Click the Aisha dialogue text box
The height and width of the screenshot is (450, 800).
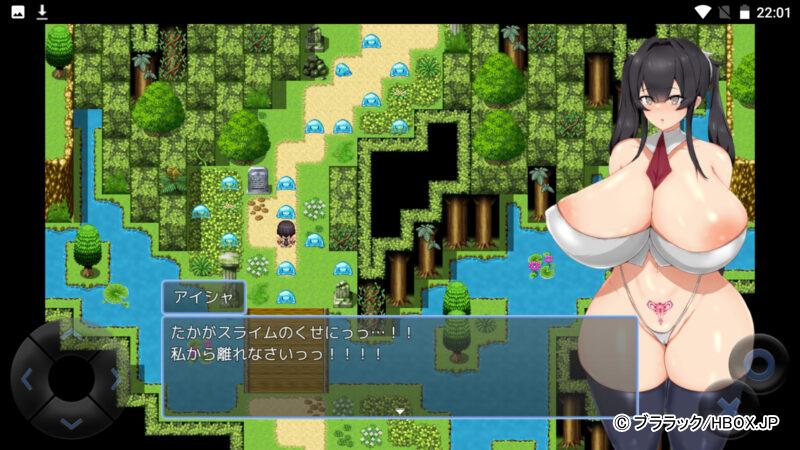[x=399, y=366]
